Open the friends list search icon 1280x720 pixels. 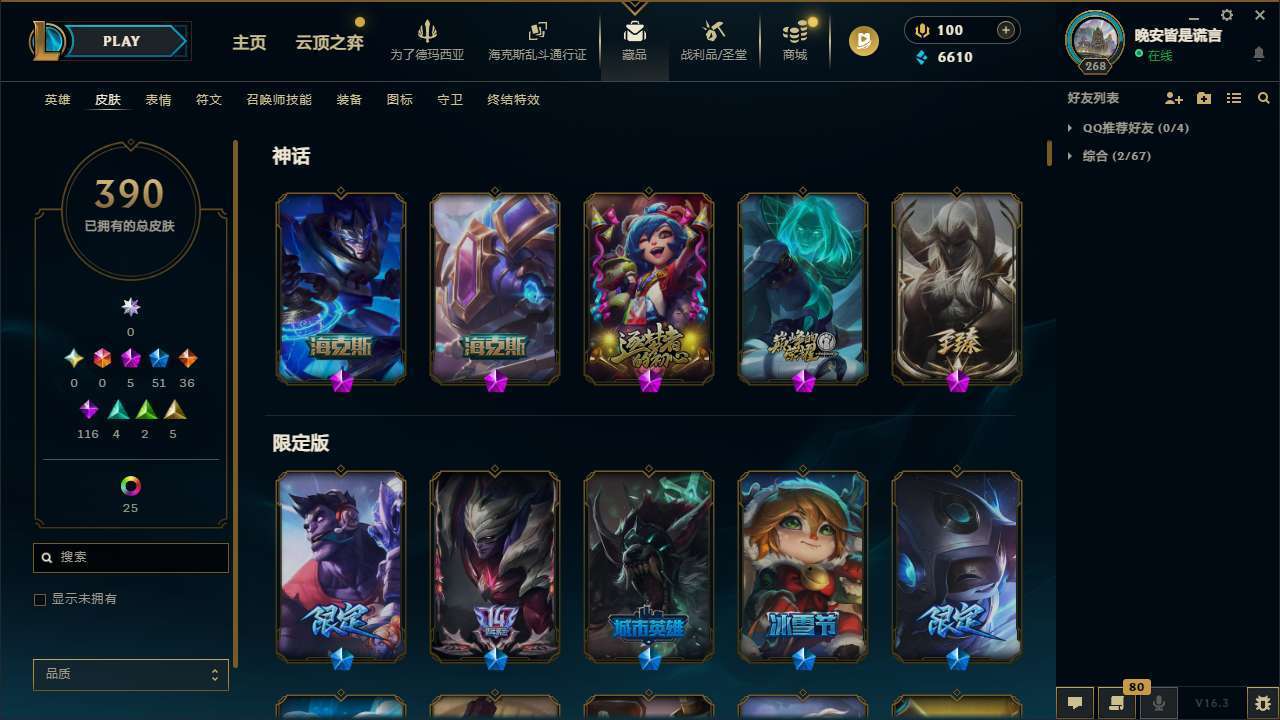(x=1264, y=98)
